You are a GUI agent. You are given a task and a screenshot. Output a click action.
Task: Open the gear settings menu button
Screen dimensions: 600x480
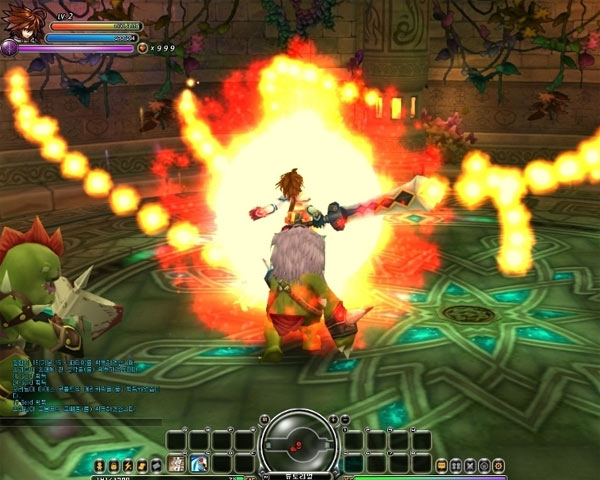(x=498, y=465)
